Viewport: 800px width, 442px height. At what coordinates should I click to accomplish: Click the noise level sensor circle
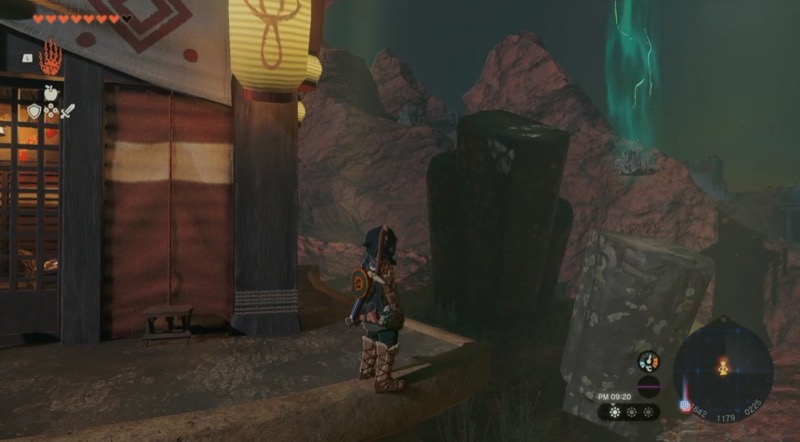point(648,385)
